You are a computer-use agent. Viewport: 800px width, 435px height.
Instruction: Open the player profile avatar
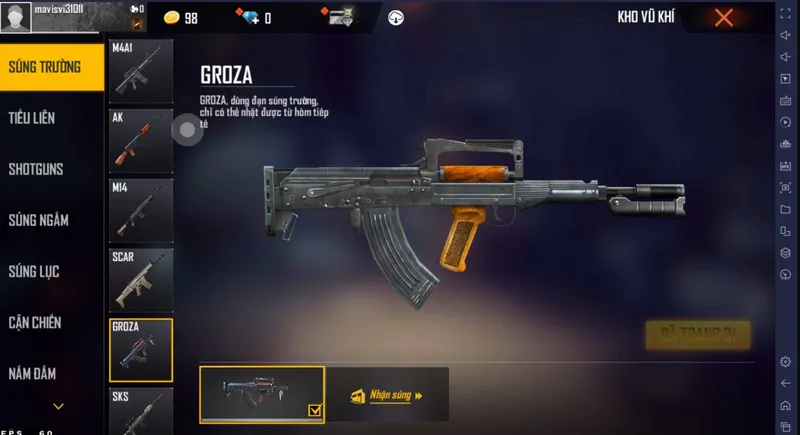point(17,18)
